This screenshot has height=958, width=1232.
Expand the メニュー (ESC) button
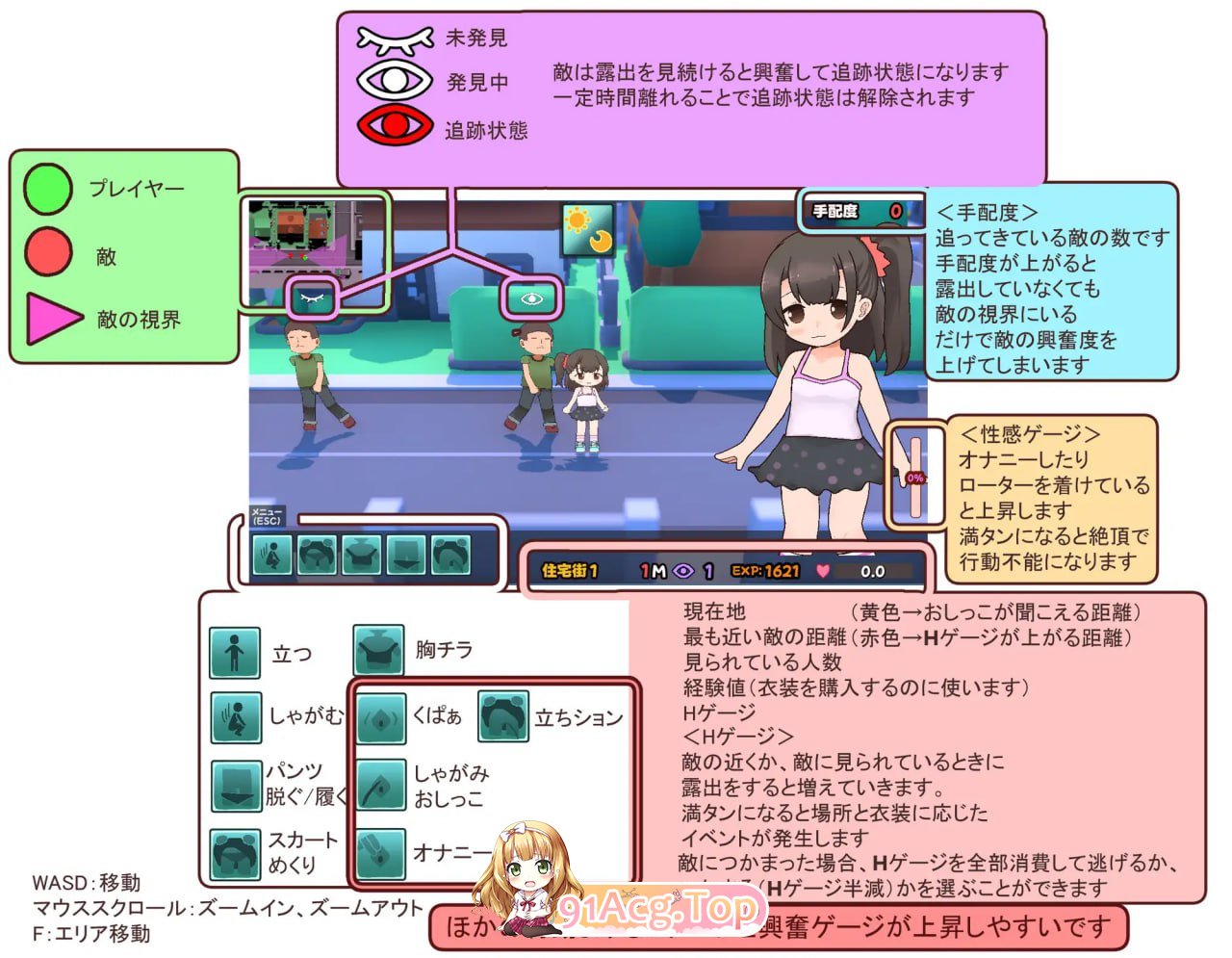266,516
